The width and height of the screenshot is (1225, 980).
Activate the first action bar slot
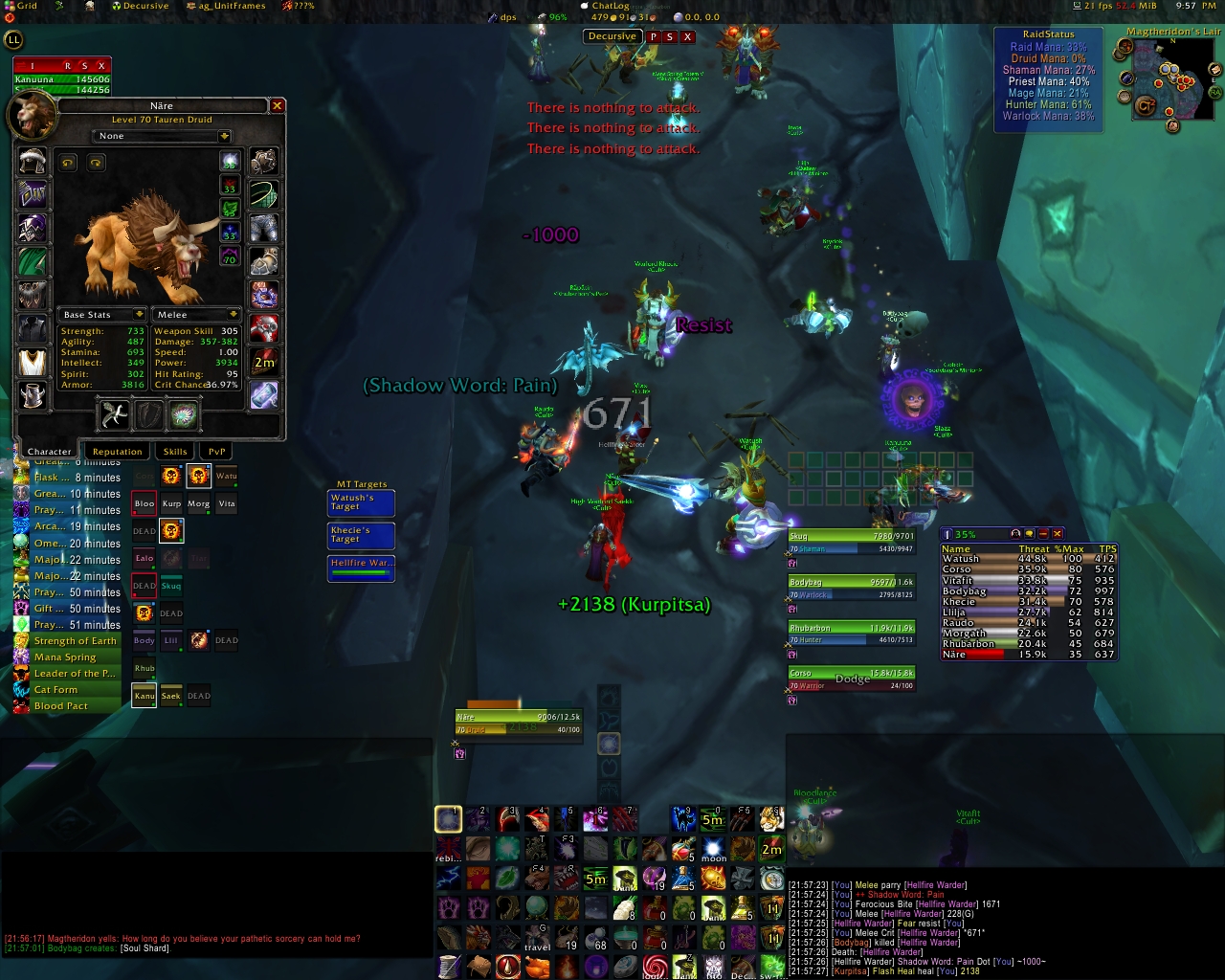[x=448, y=818]
